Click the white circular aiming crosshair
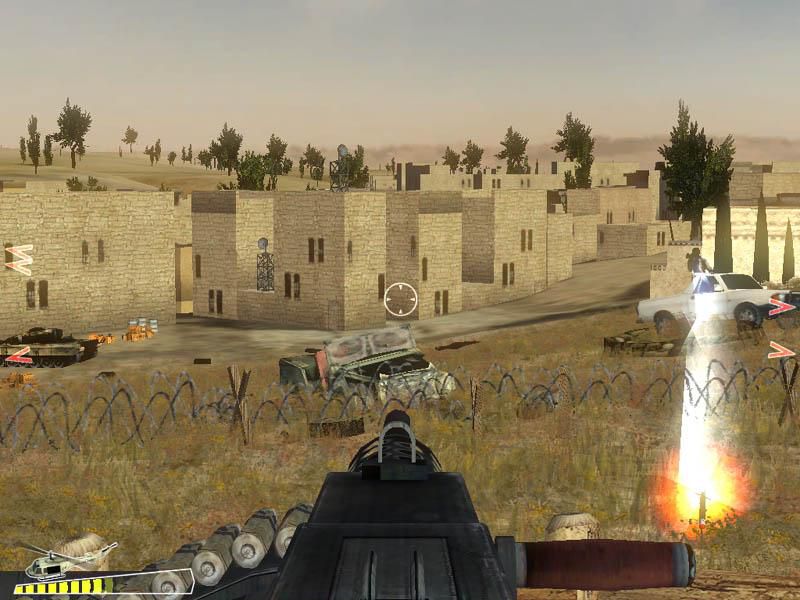 (x=400, y=299)
